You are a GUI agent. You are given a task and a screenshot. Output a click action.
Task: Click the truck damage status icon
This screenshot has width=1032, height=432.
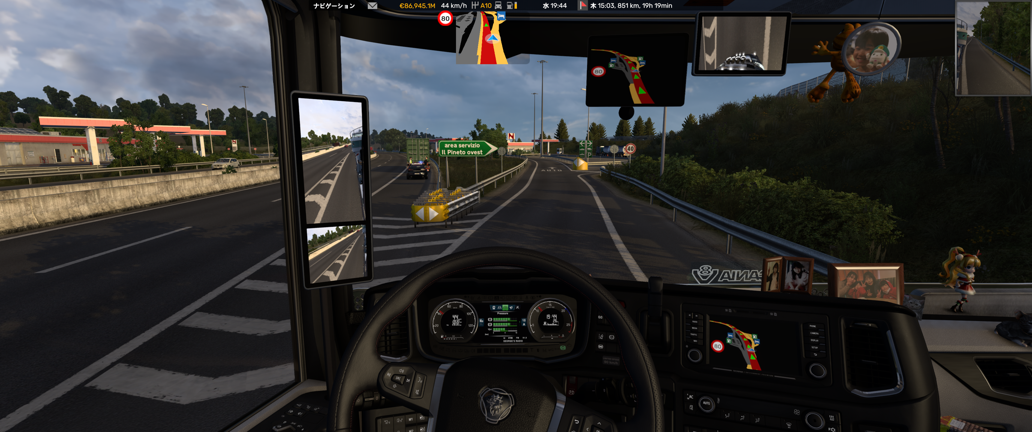[x=498, y=6]
